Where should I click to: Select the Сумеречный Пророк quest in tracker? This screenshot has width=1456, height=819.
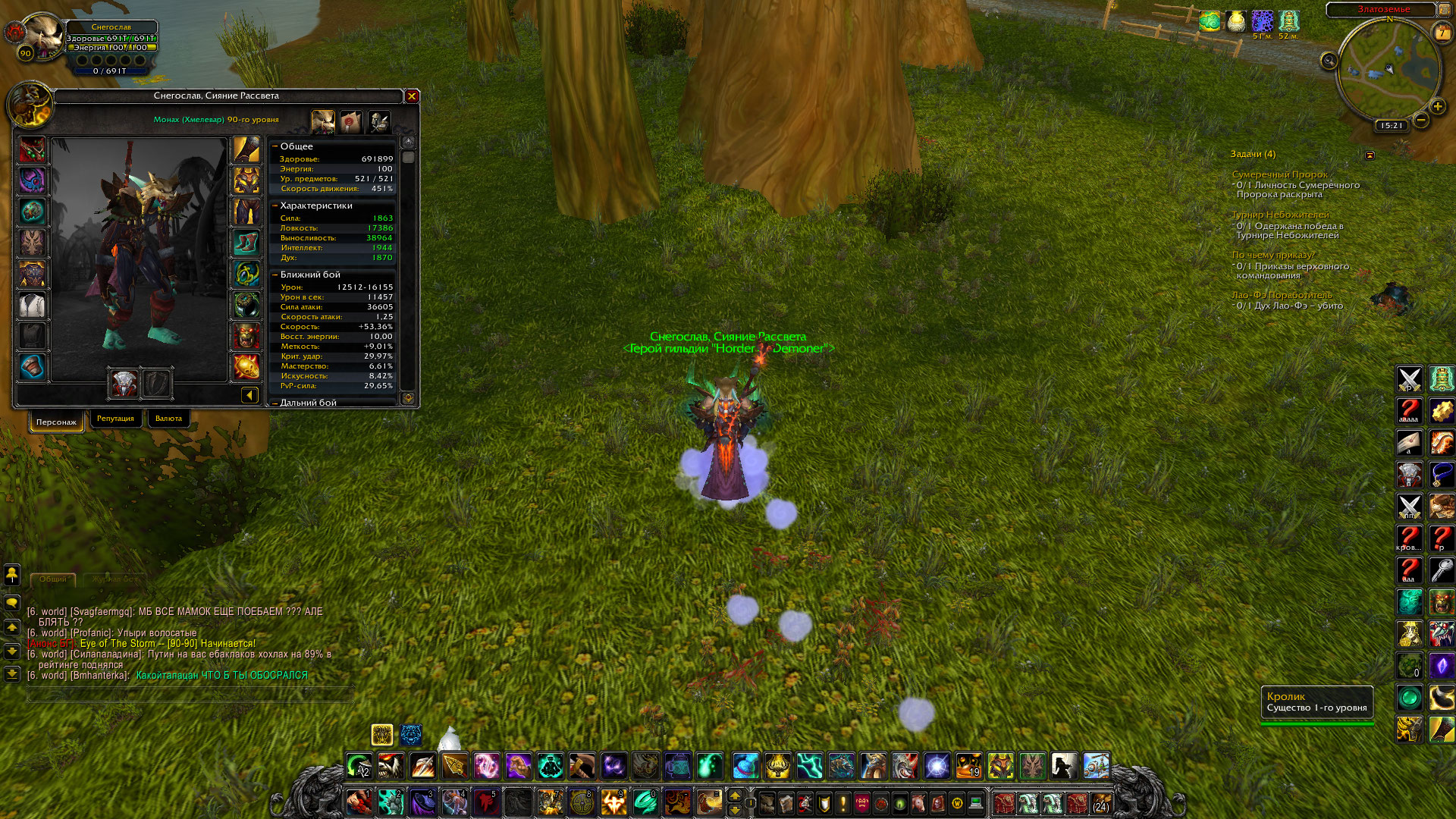tap(1279, 174)
